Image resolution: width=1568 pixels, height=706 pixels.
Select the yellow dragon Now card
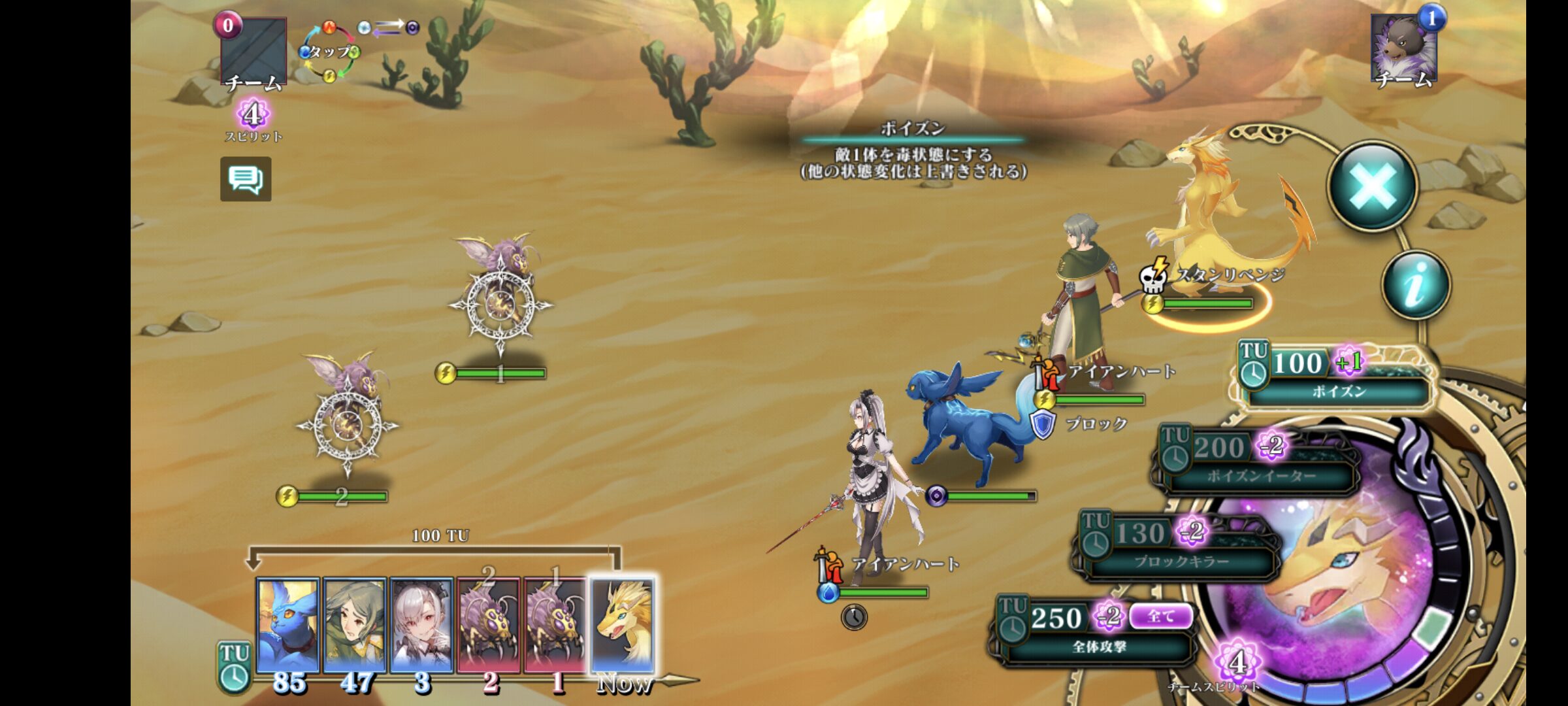[623, 625]
